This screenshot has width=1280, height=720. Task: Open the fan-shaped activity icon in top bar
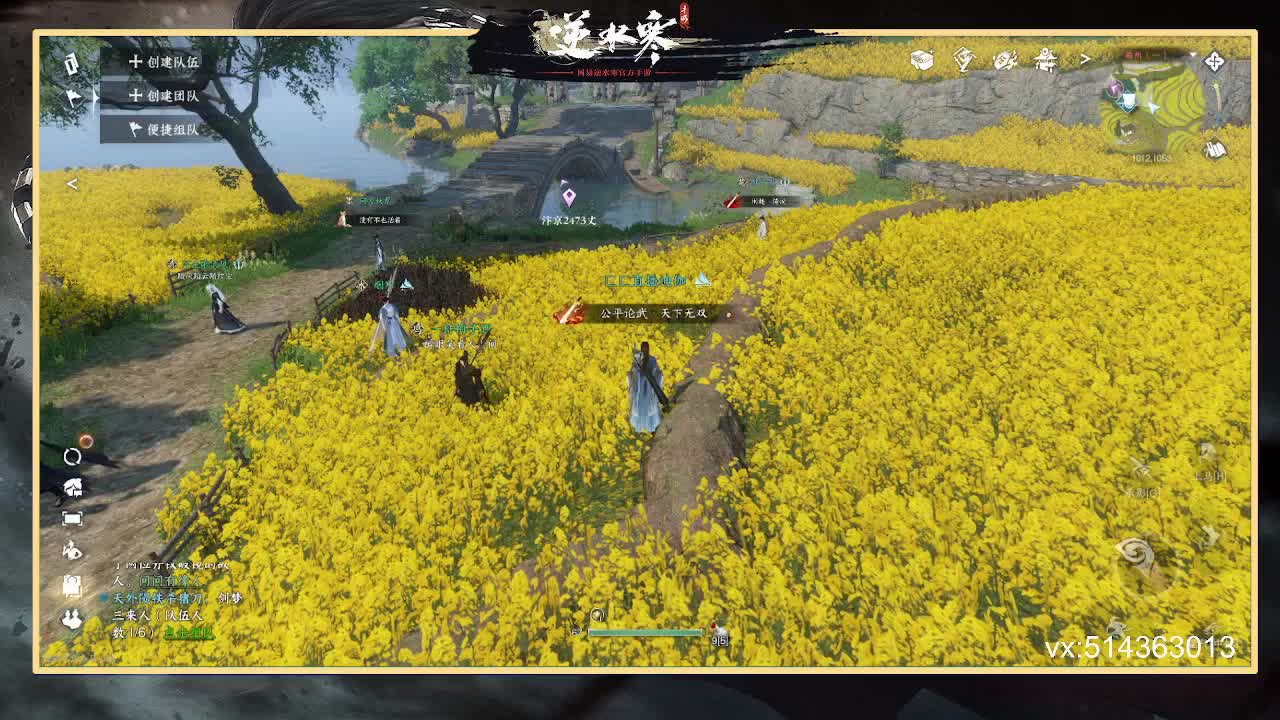pyautogui.click(x=1005, y=60)
